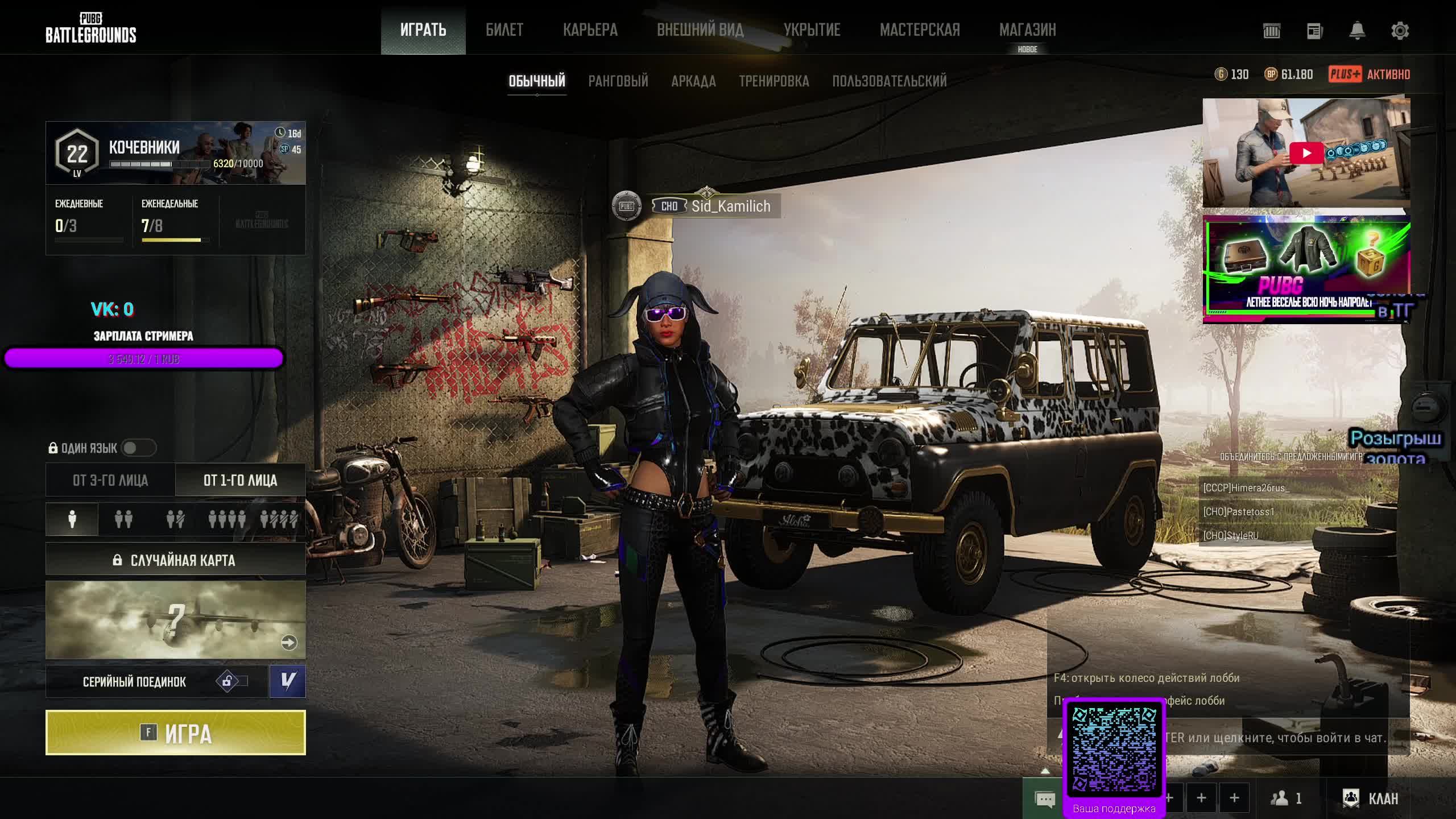This screenshot has height=819, width=1456.
Task: Open the СЛУЧАЙНАЯ КАРТА map selection
Action: pos(175,560)
